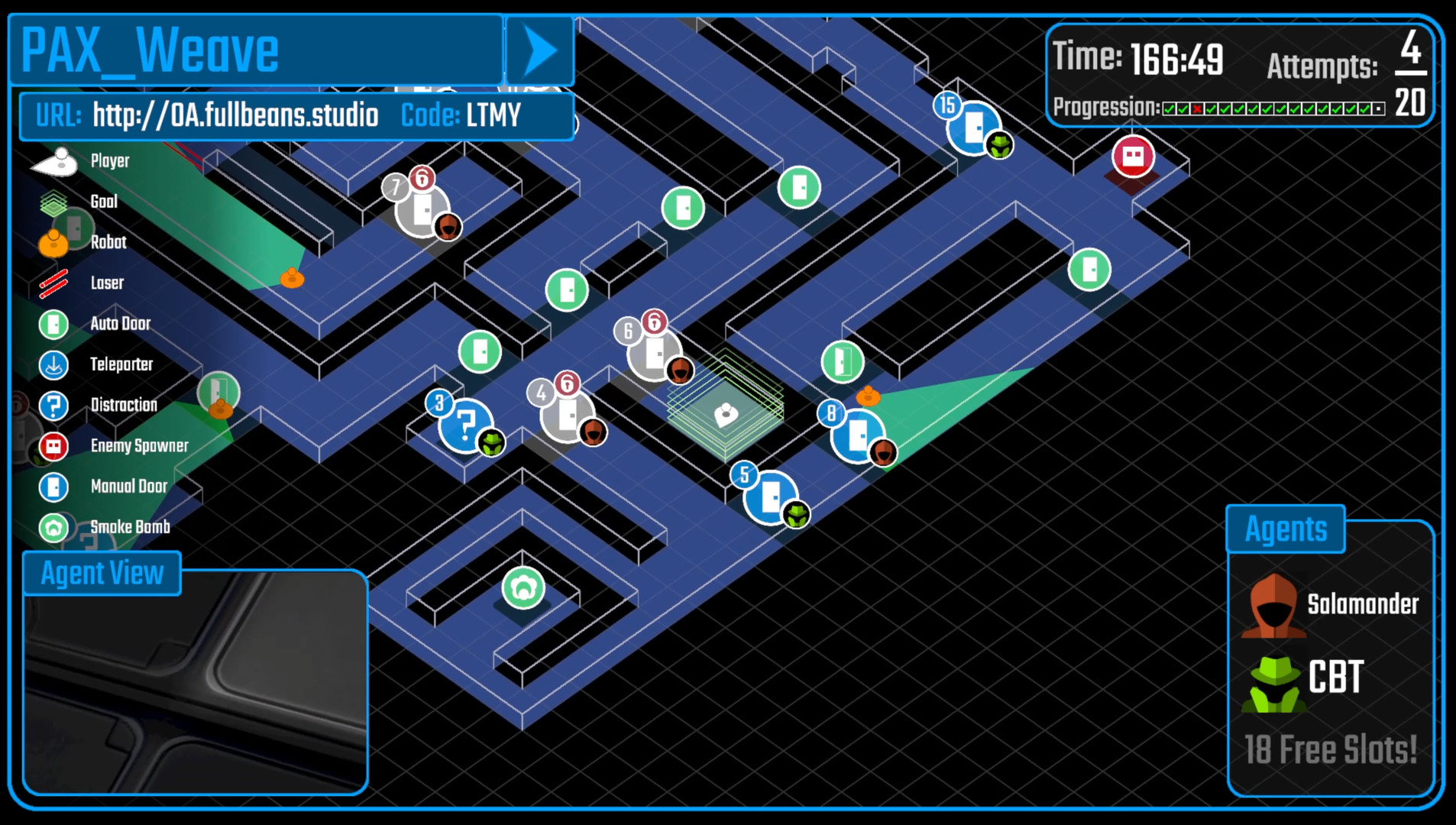The width and height of the screenshot is (1456, 825).
Task: Click the Goal legend icon
Action: (x=53, y=202)
